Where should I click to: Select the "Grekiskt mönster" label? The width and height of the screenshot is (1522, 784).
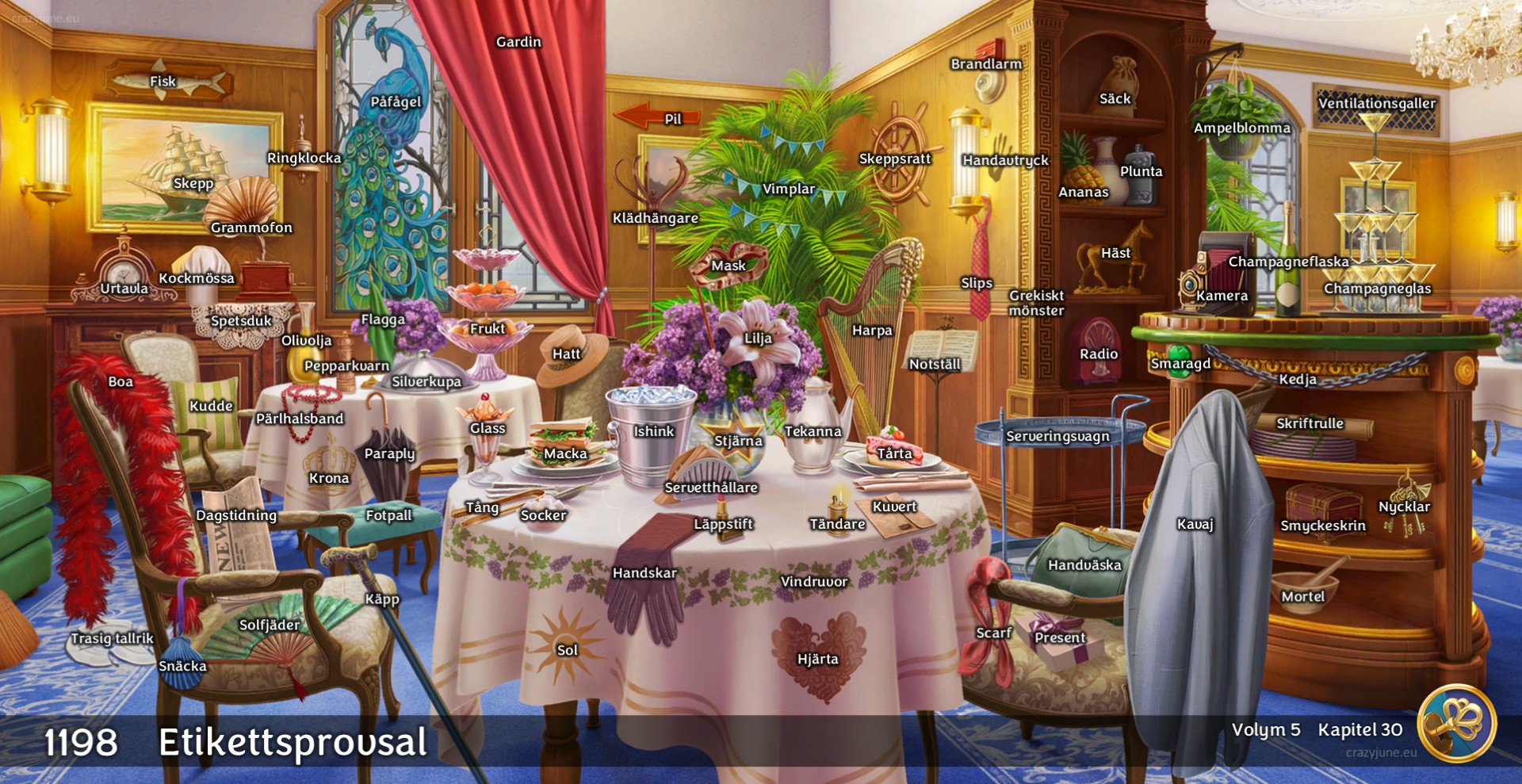1036,303
